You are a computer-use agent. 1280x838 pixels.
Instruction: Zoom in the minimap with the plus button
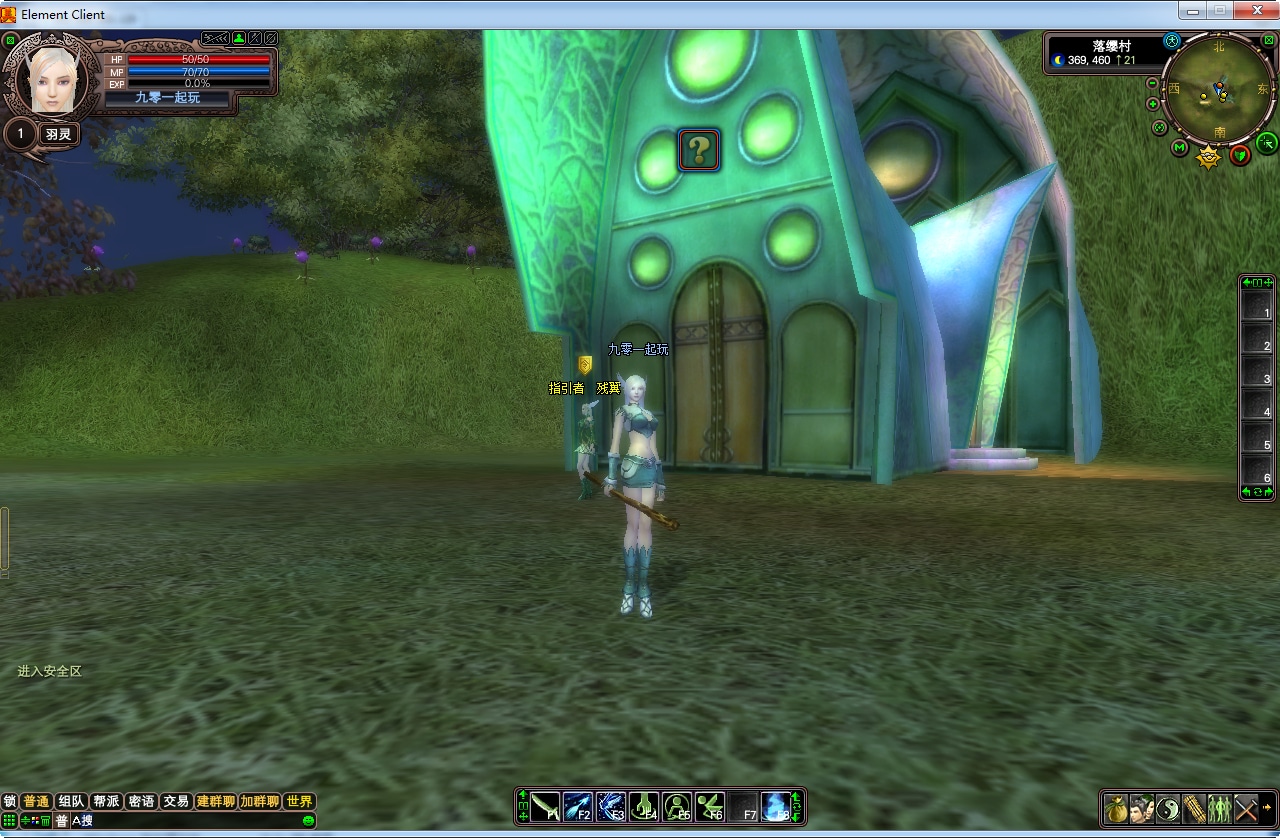tap(1153, 104)
